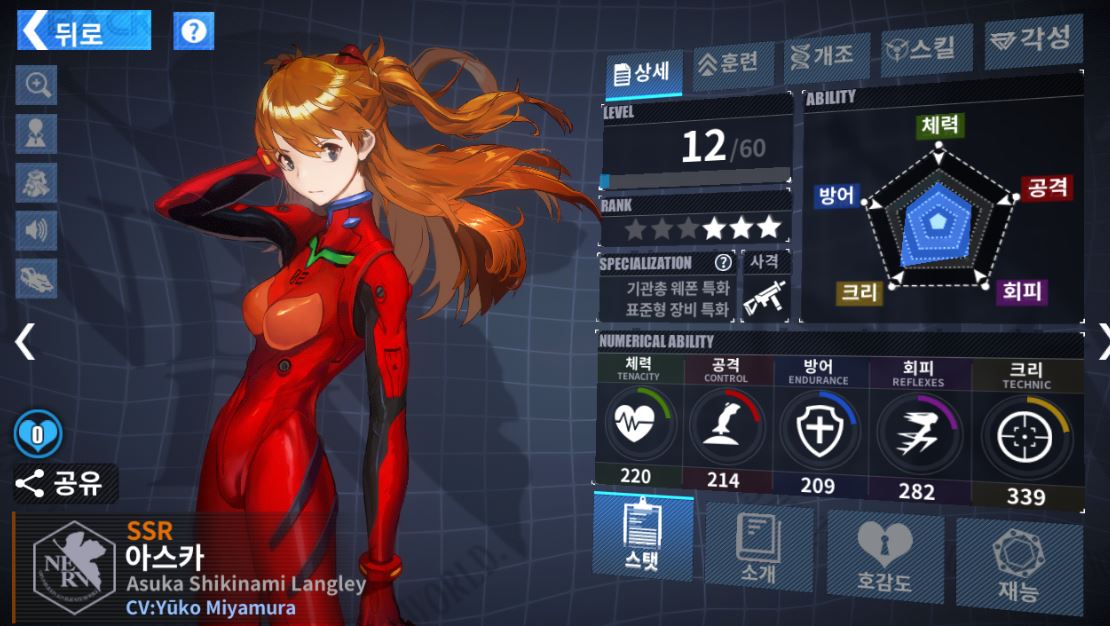
Task: Tap the blue heart favorite icon
Action: (38, 434)
